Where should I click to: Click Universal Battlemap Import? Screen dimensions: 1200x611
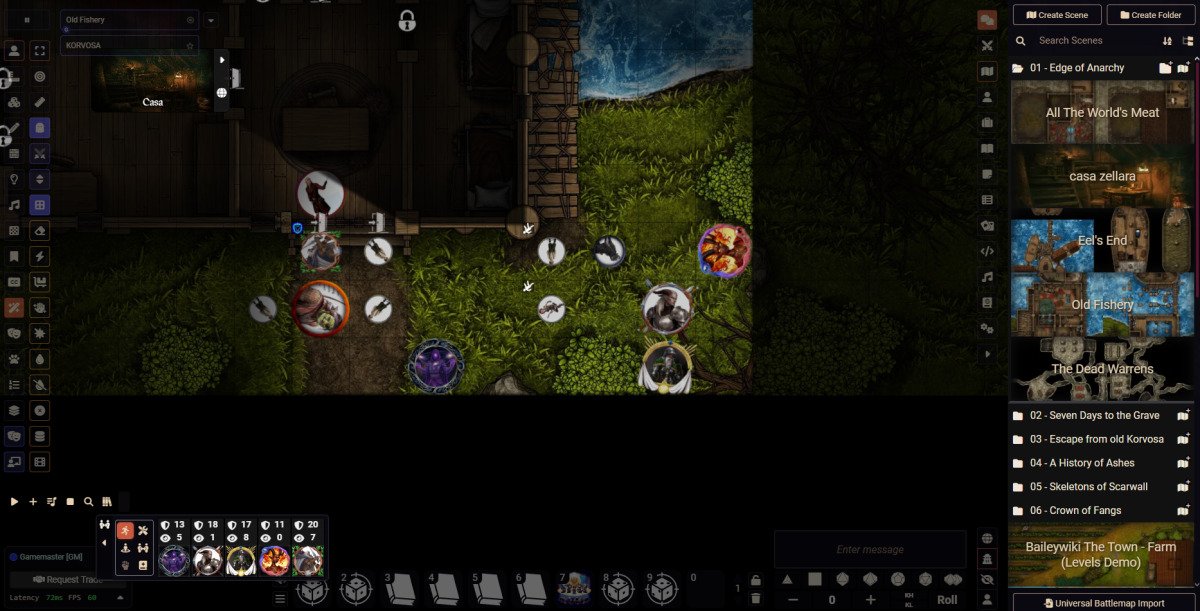click(x=1103, y=603)
